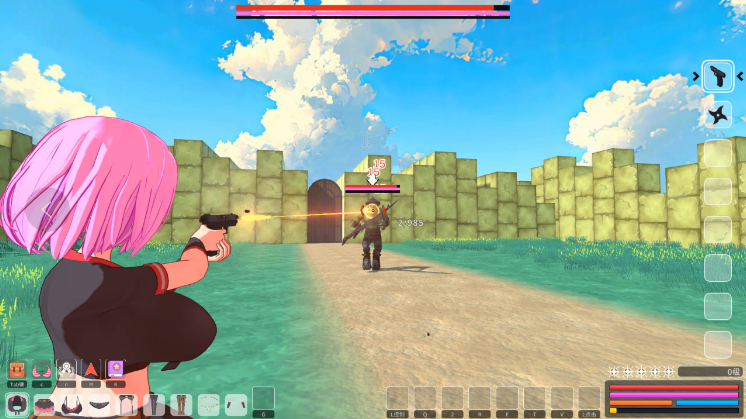Select the red skirt equipment slot
Screen dimensions: 746x419
[44, 405]
